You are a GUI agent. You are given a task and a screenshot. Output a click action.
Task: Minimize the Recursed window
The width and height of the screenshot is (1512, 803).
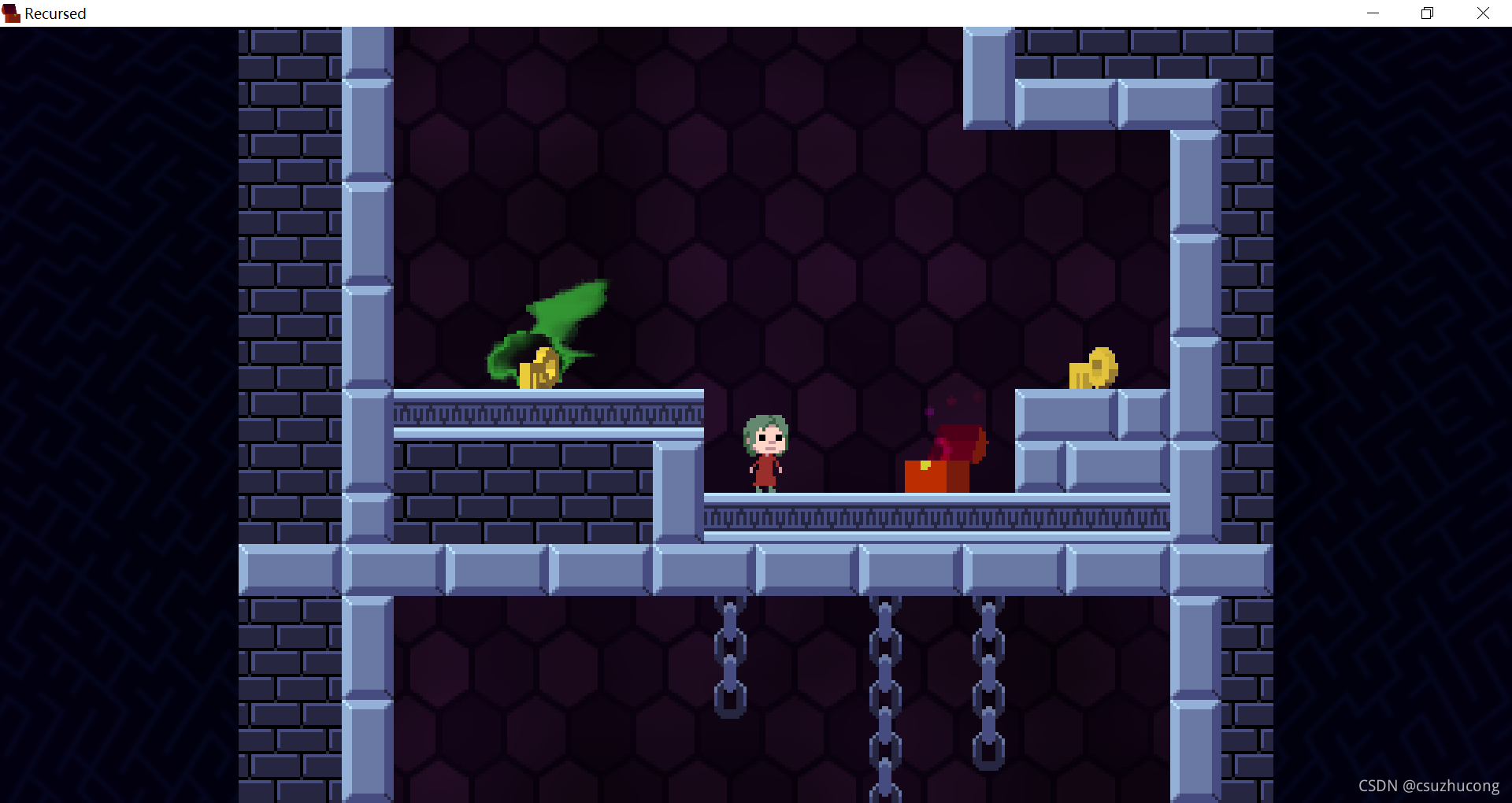1373,13
